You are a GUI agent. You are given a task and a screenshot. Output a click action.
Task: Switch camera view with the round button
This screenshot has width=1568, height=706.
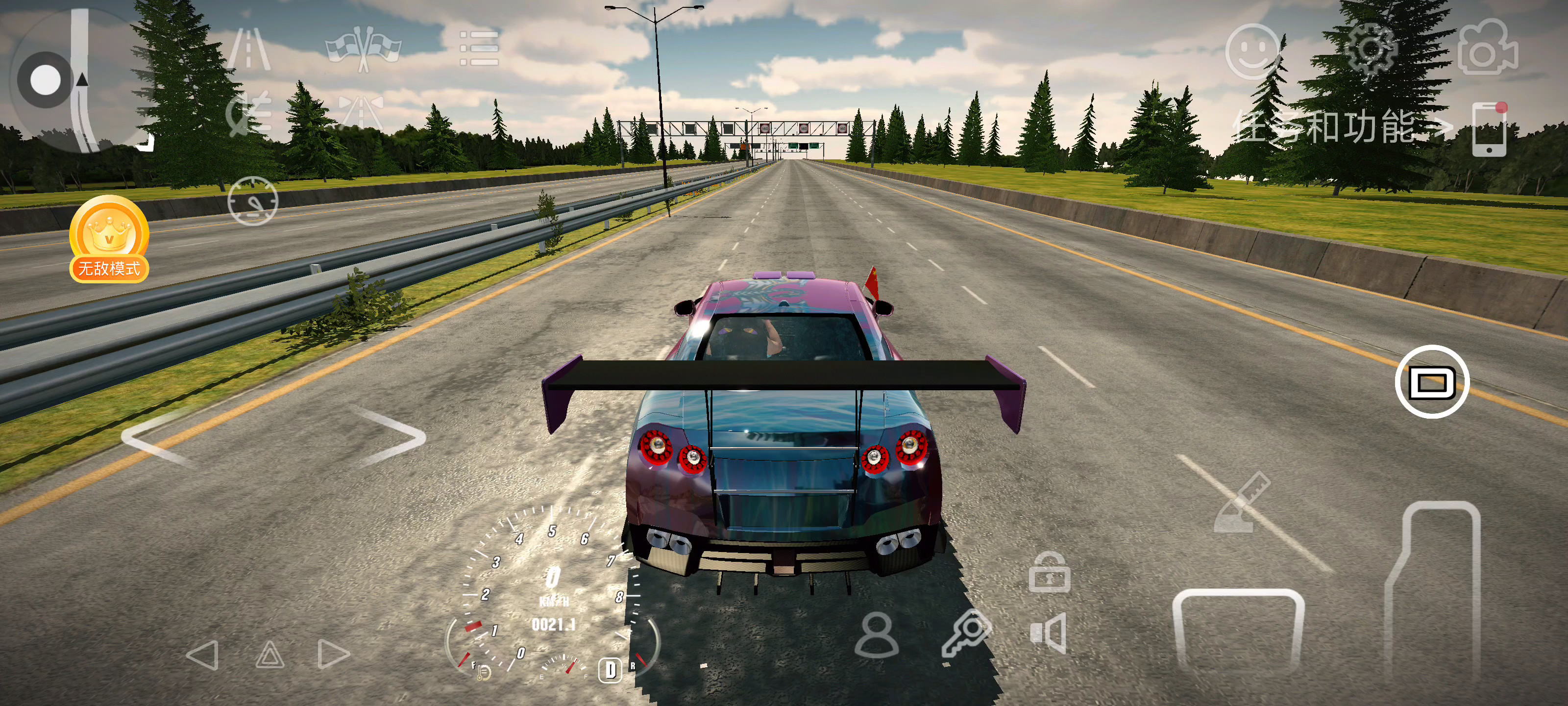point(1432,382)
